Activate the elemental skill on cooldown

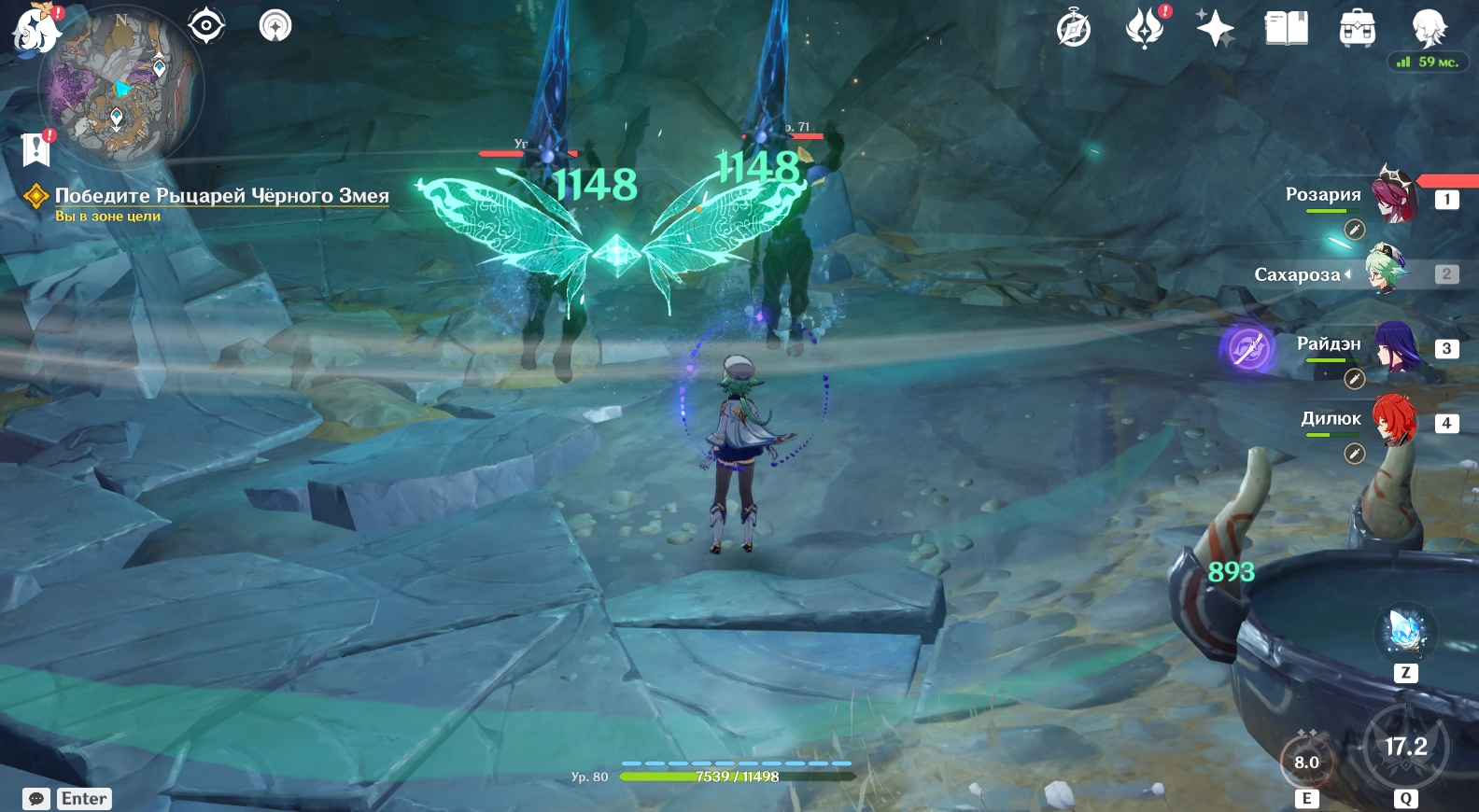1306,761
